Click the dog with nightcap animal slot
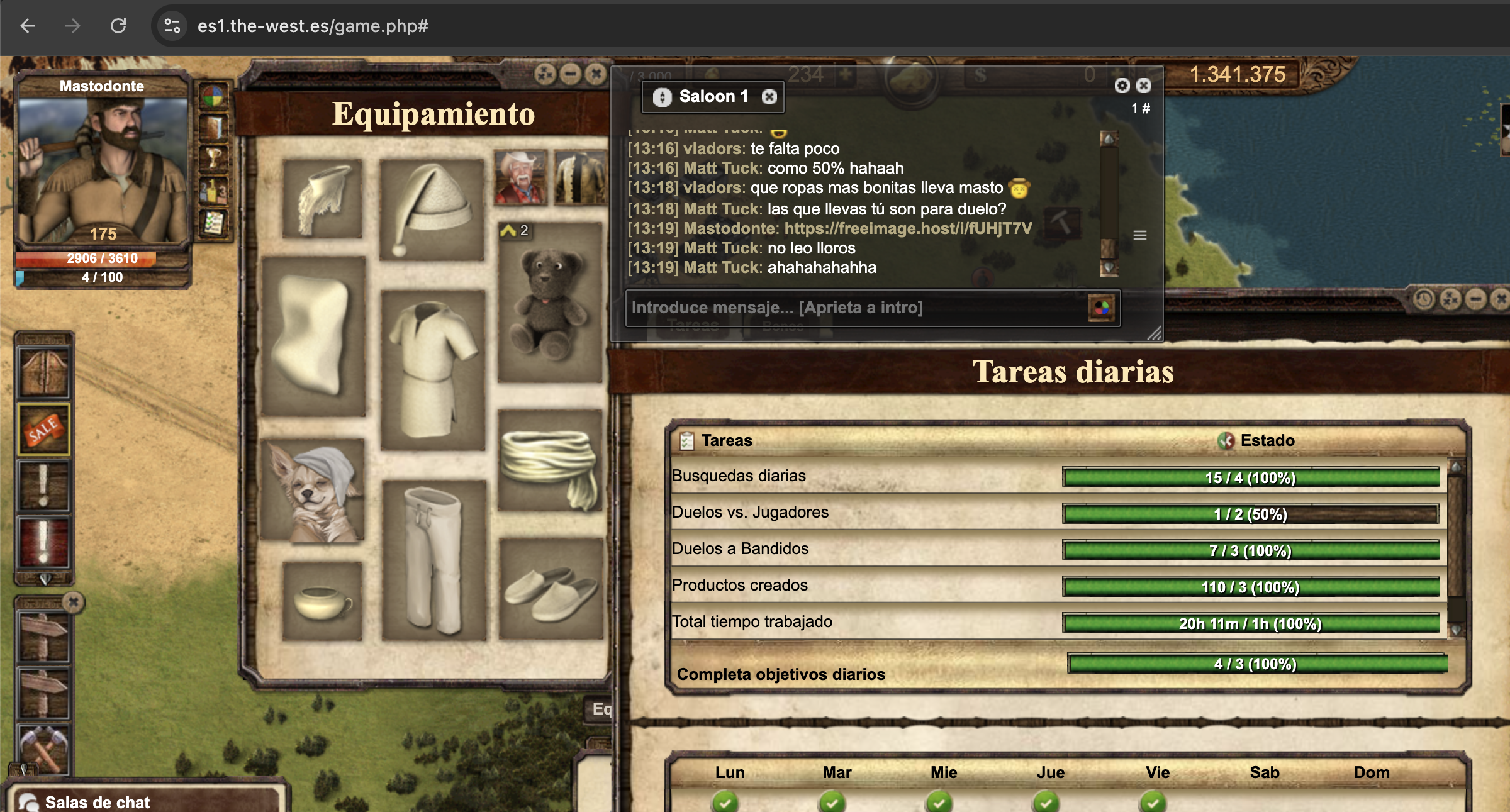 click(313, 491)
